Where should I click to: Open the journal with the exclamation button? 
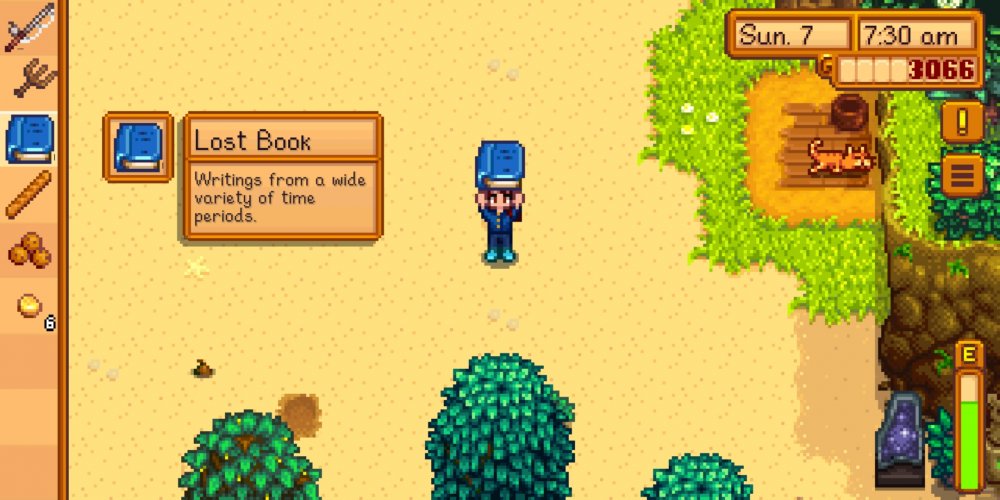click(x=963, y=122)
